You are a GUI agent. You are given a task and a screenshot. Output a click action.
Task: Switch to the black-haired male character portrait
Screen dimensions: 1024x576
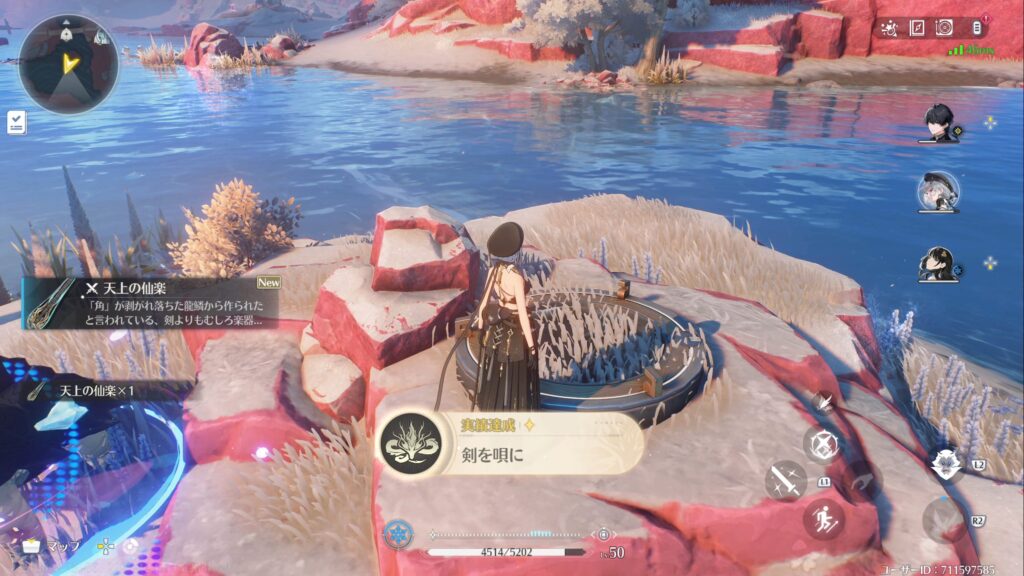pos(939,123)
